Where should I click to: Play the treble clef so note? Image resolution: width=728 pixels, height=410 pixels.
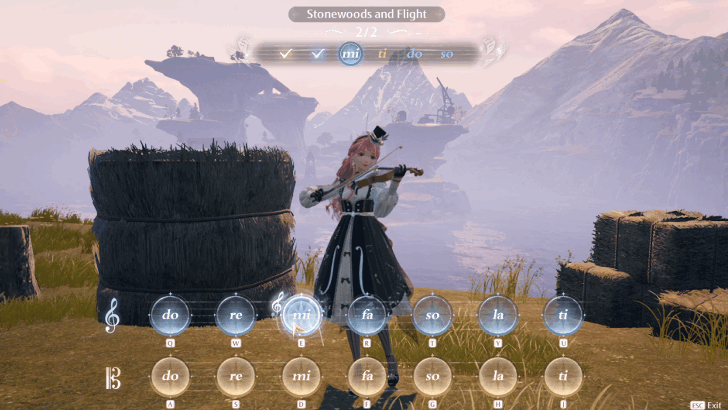[432, 315]
